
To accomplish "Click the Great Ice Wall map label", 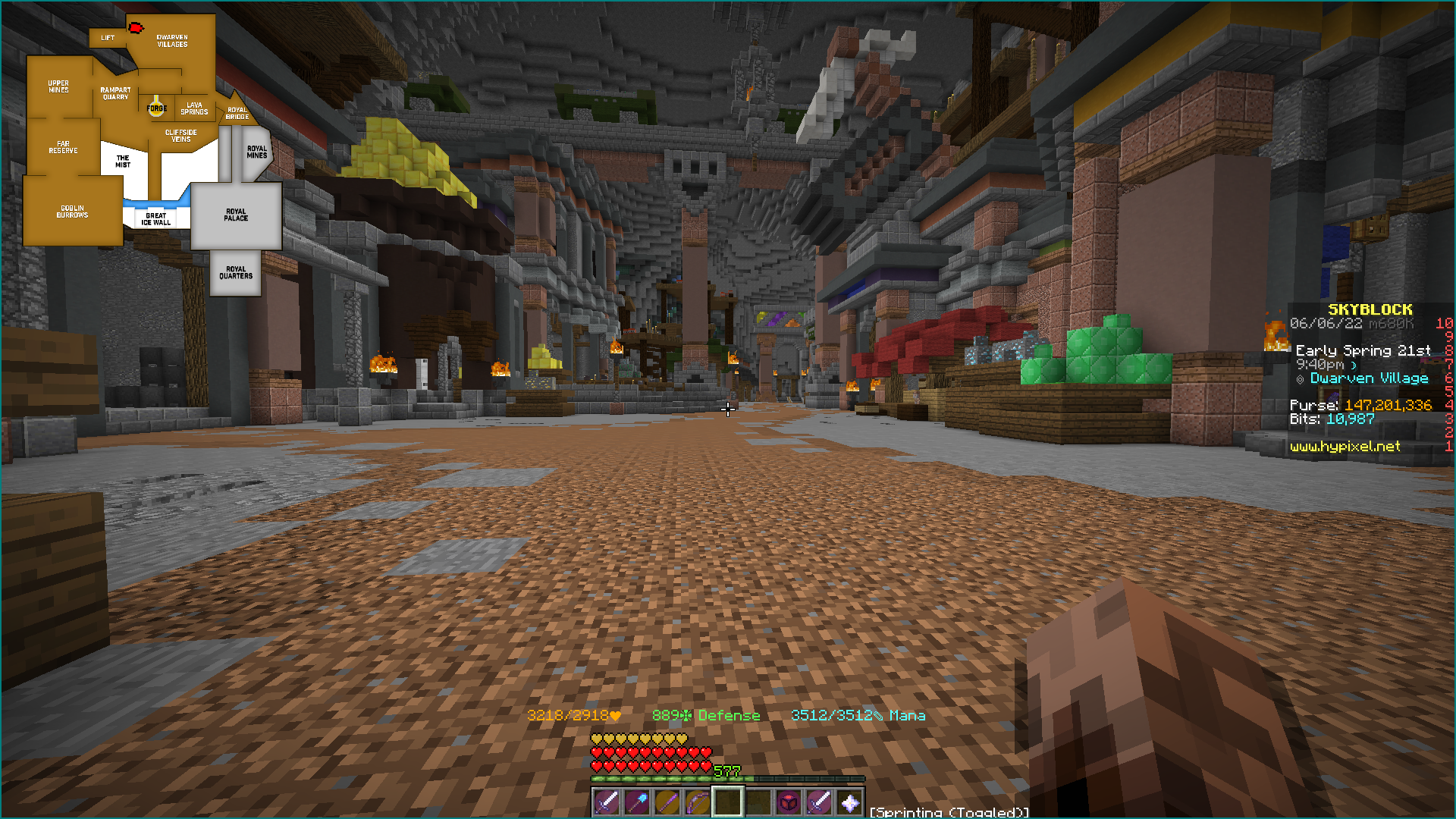I will tap(155, 218).
